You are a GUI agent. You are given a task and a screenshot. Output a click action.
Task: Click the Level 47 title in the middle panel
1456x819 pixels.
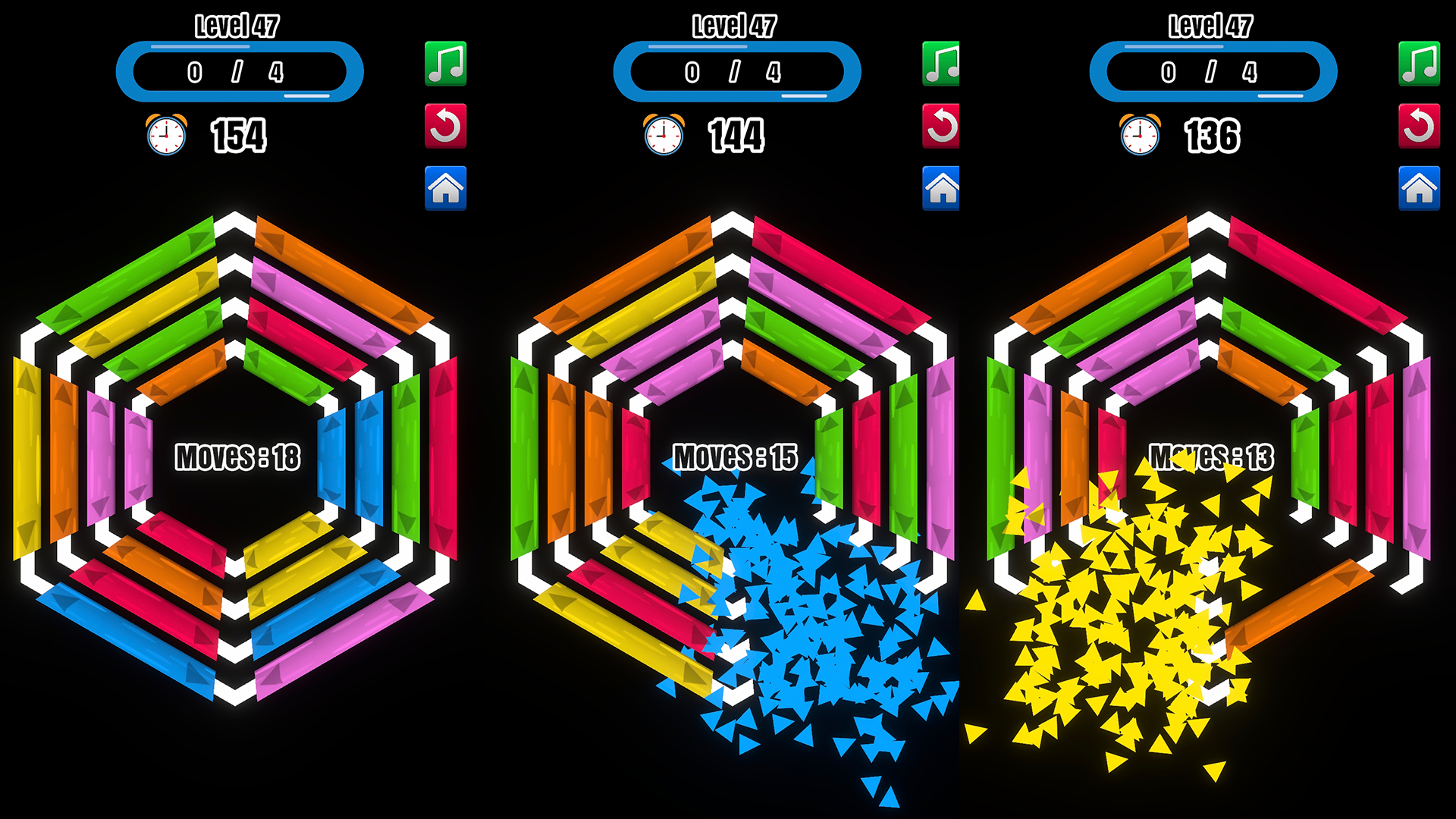(x=733, y=27)
